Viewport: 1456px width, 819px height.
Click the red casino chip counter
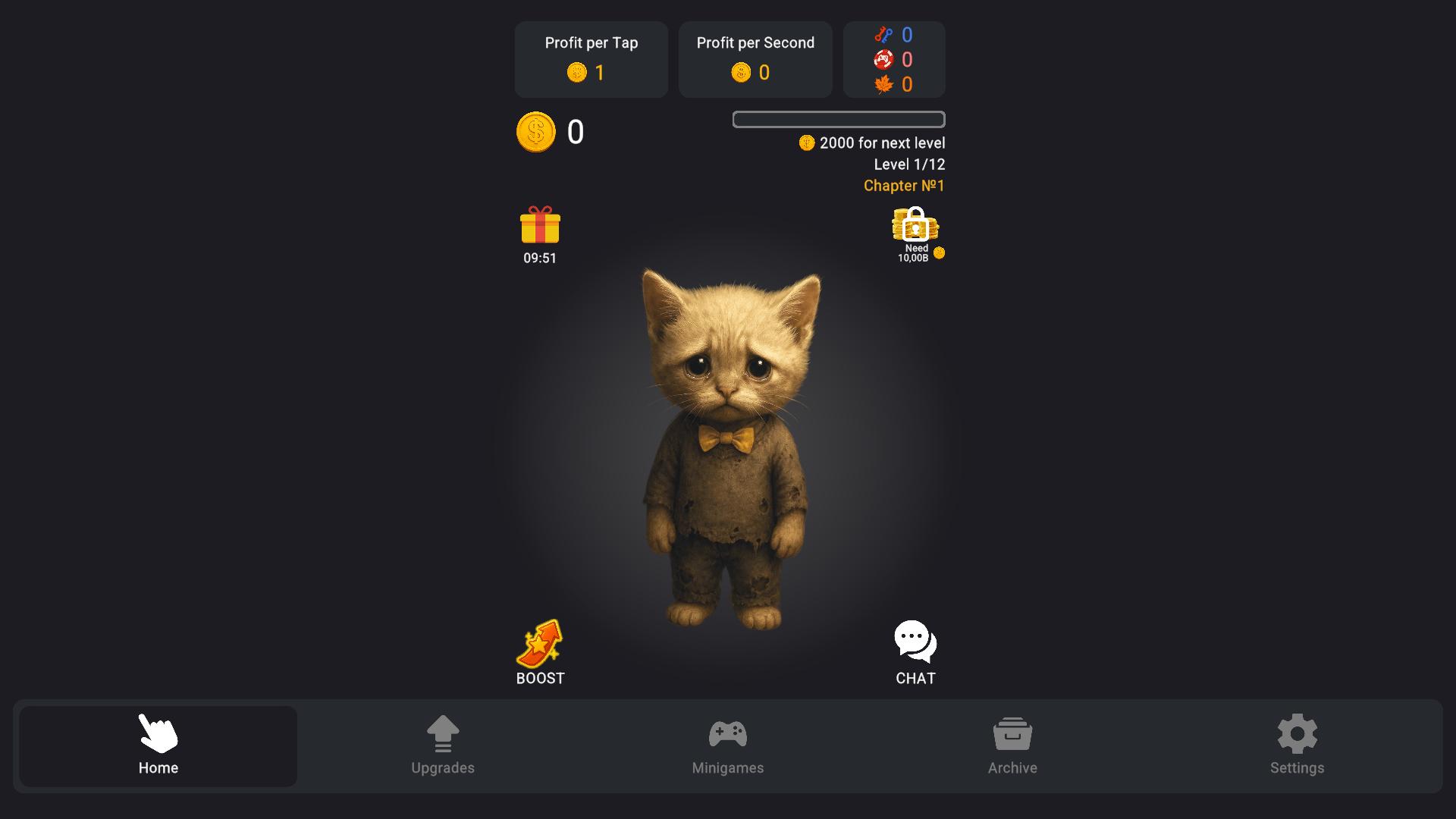(882, 59)
